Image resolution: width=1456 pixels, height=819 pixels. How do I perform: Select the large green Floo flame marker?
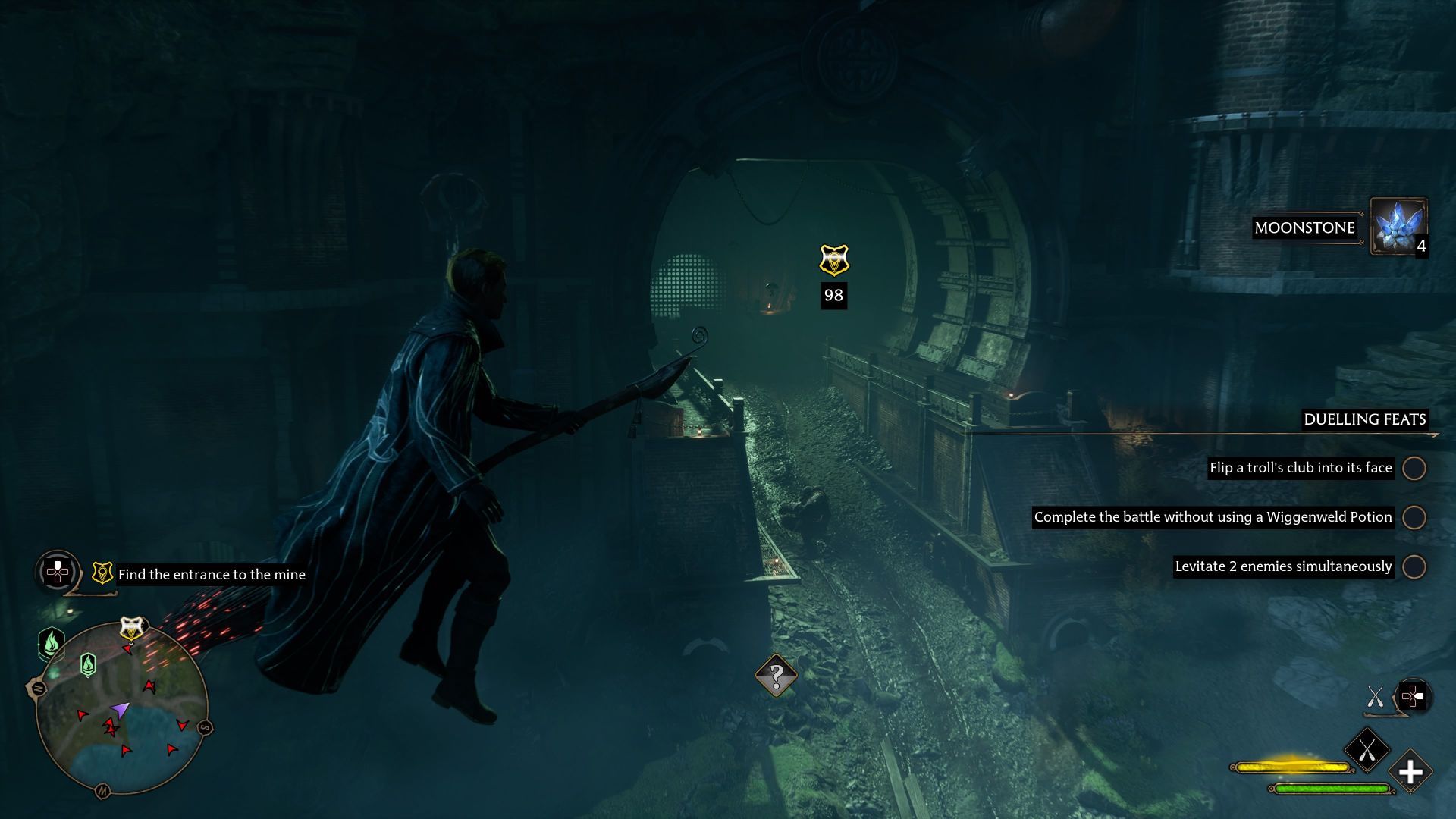(52, 644)
